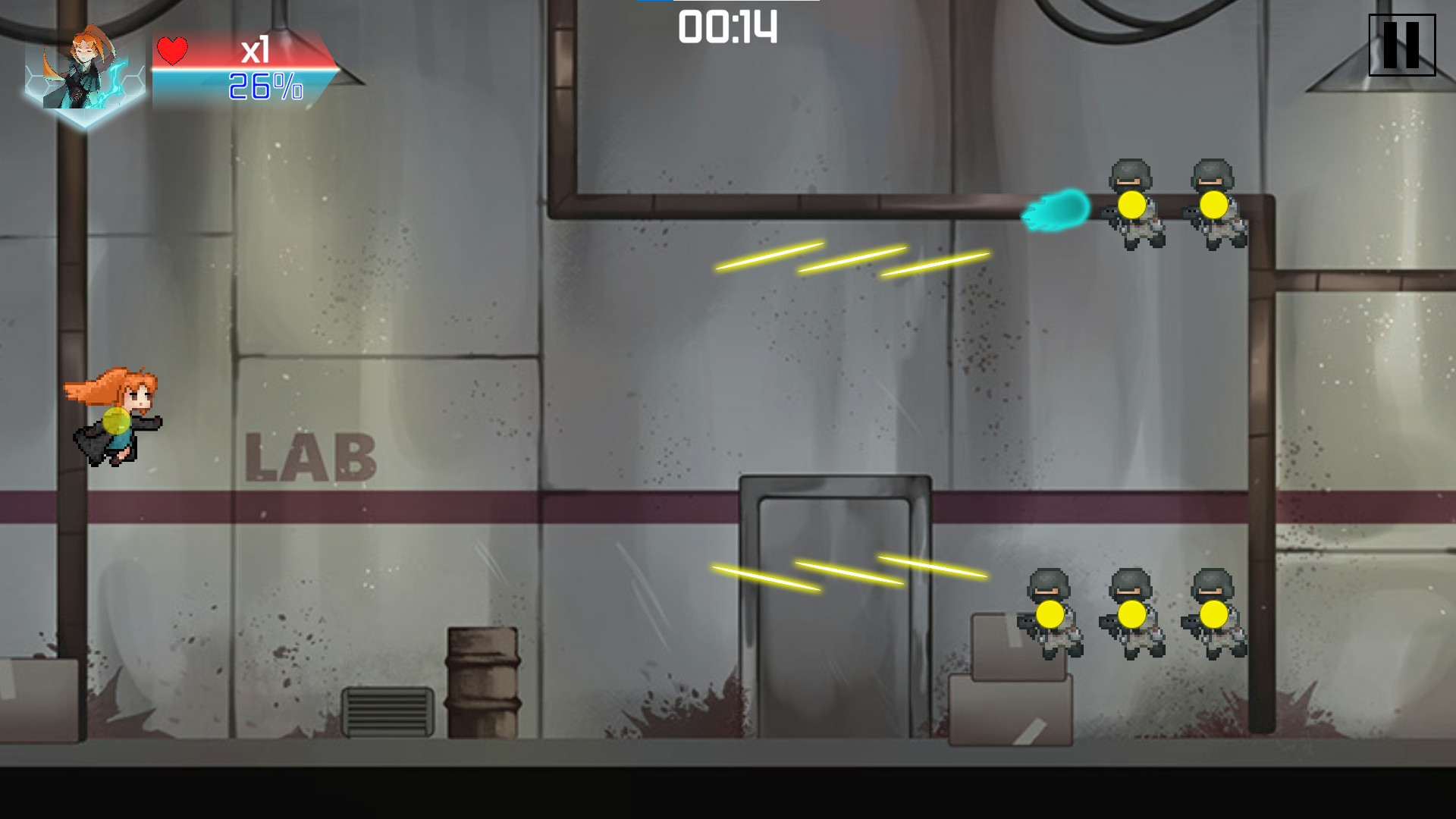This screenshot has width=1456, height=819.
Task: Click the middle soldier near the crates
Action: tap(1131, 614)
